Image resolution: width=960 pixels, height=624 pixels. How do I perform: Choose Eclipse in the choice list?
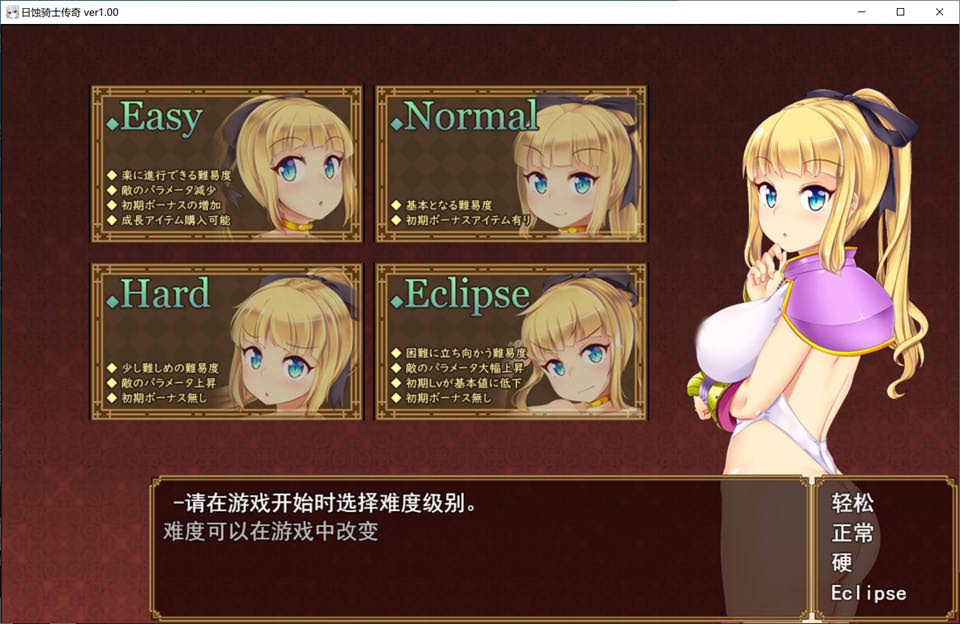click(868, 593)
